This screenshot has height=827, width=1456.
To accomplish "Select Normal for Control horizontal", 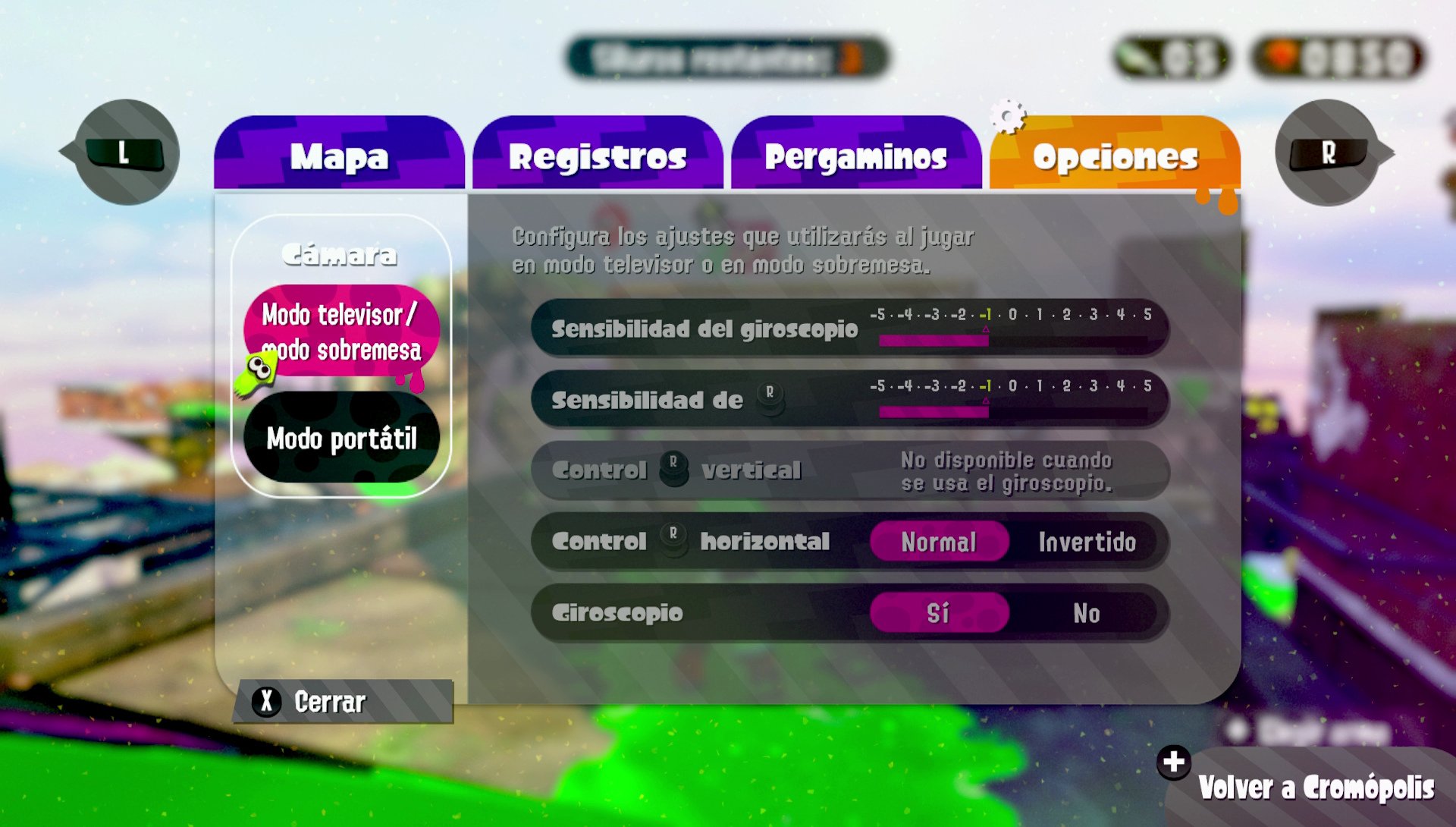I will coord(938,542).
